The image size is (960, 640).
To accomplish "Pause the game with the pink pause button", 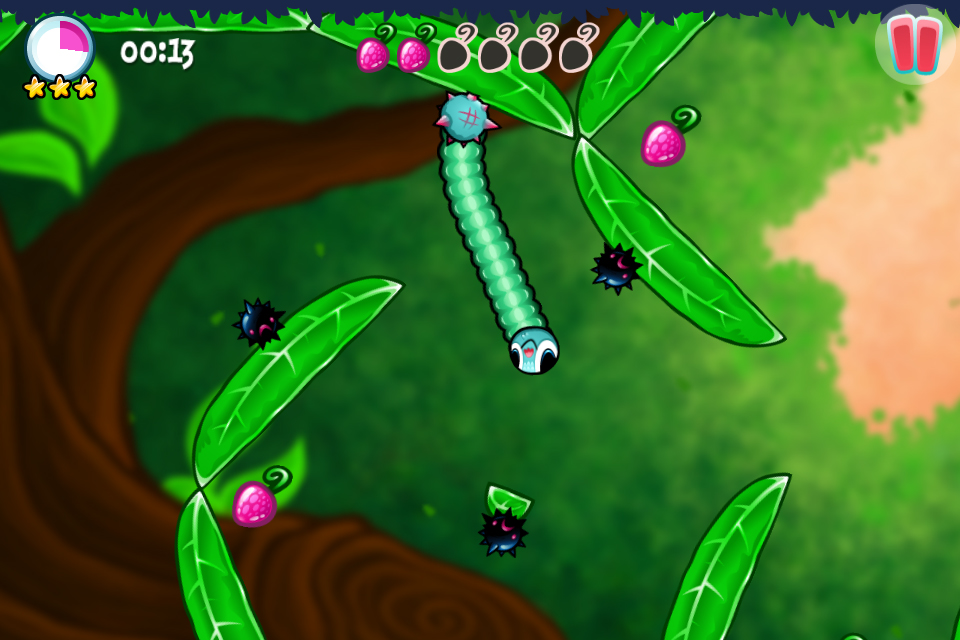I will pyautogui.click(x=915, y=45).
